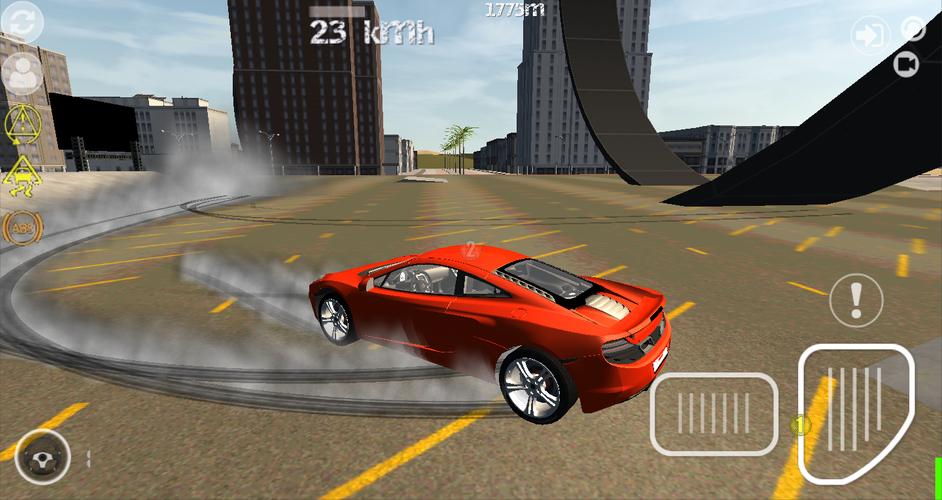942x500 pixels.
Task: Hit the exit arrow door button
Action: coord(869,36)
